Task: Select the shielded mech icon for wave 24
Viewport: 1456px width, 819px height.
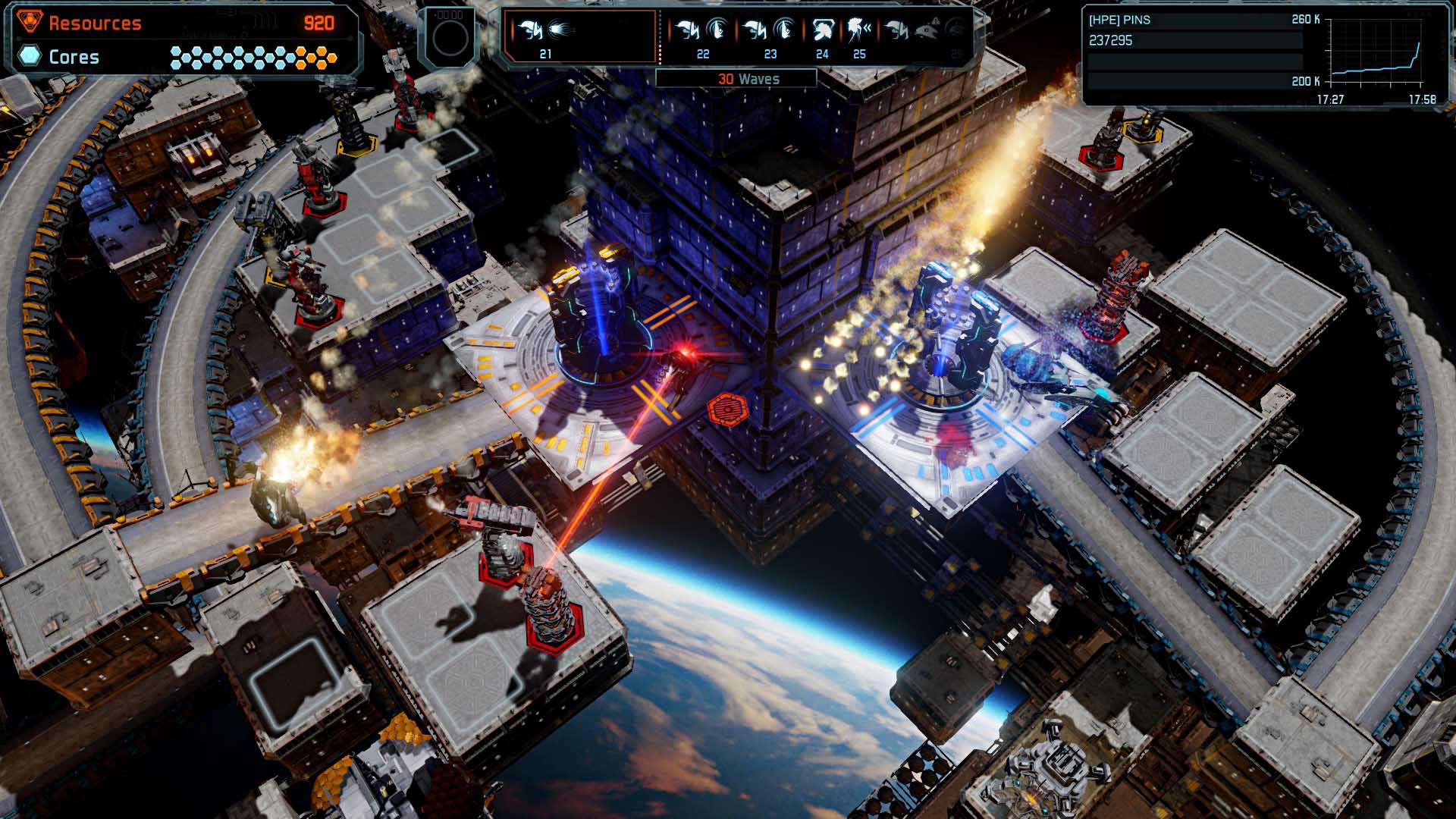Action: coord(824,29)
